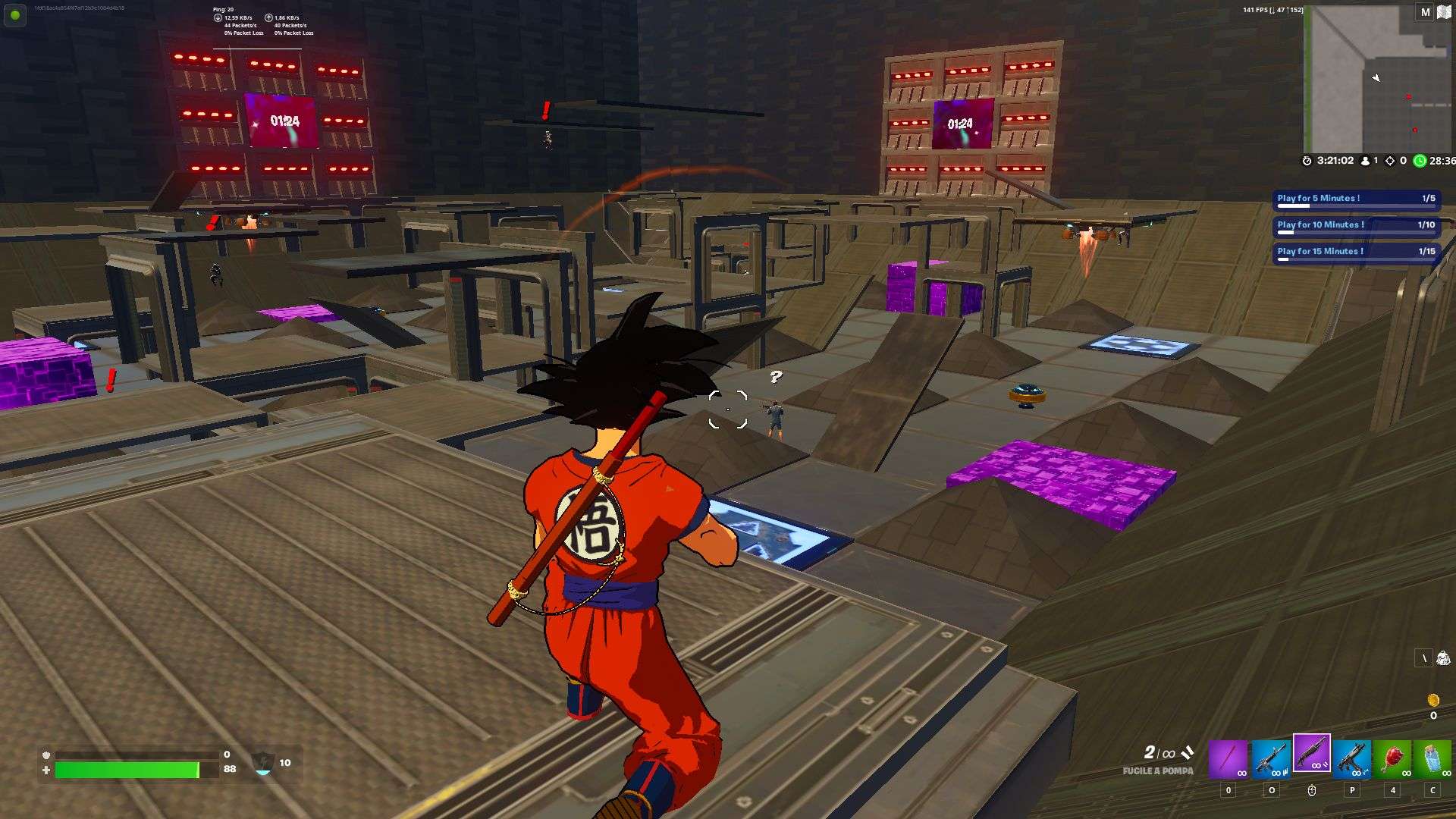Select the SMG hotbar slot
This screenshot has width=1456, height=819.
click(x=1352, y=757)
